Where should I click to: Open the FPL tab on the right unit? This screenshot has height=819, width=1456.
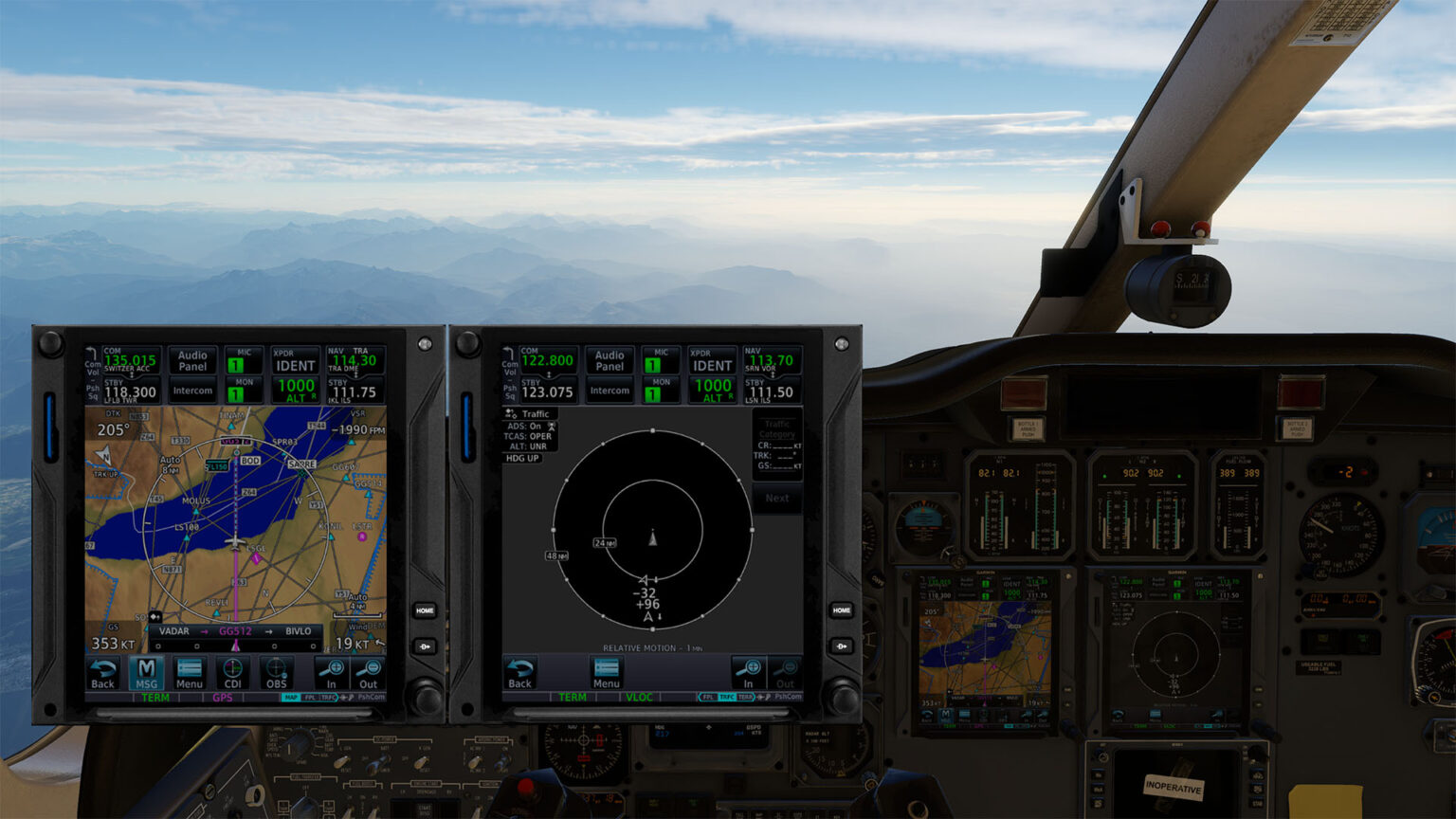point(707,697)
